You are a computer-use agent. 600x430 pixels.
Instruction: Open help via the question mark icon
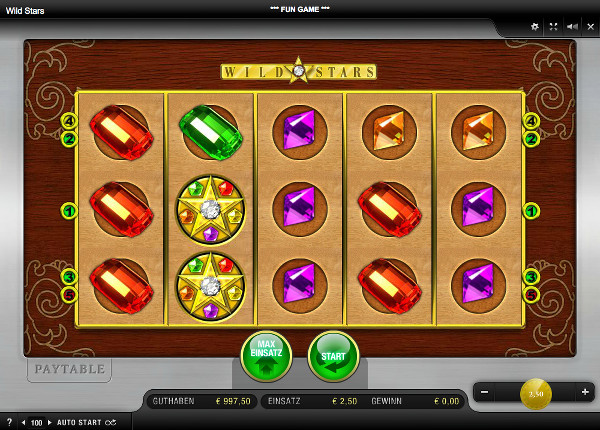9,422
